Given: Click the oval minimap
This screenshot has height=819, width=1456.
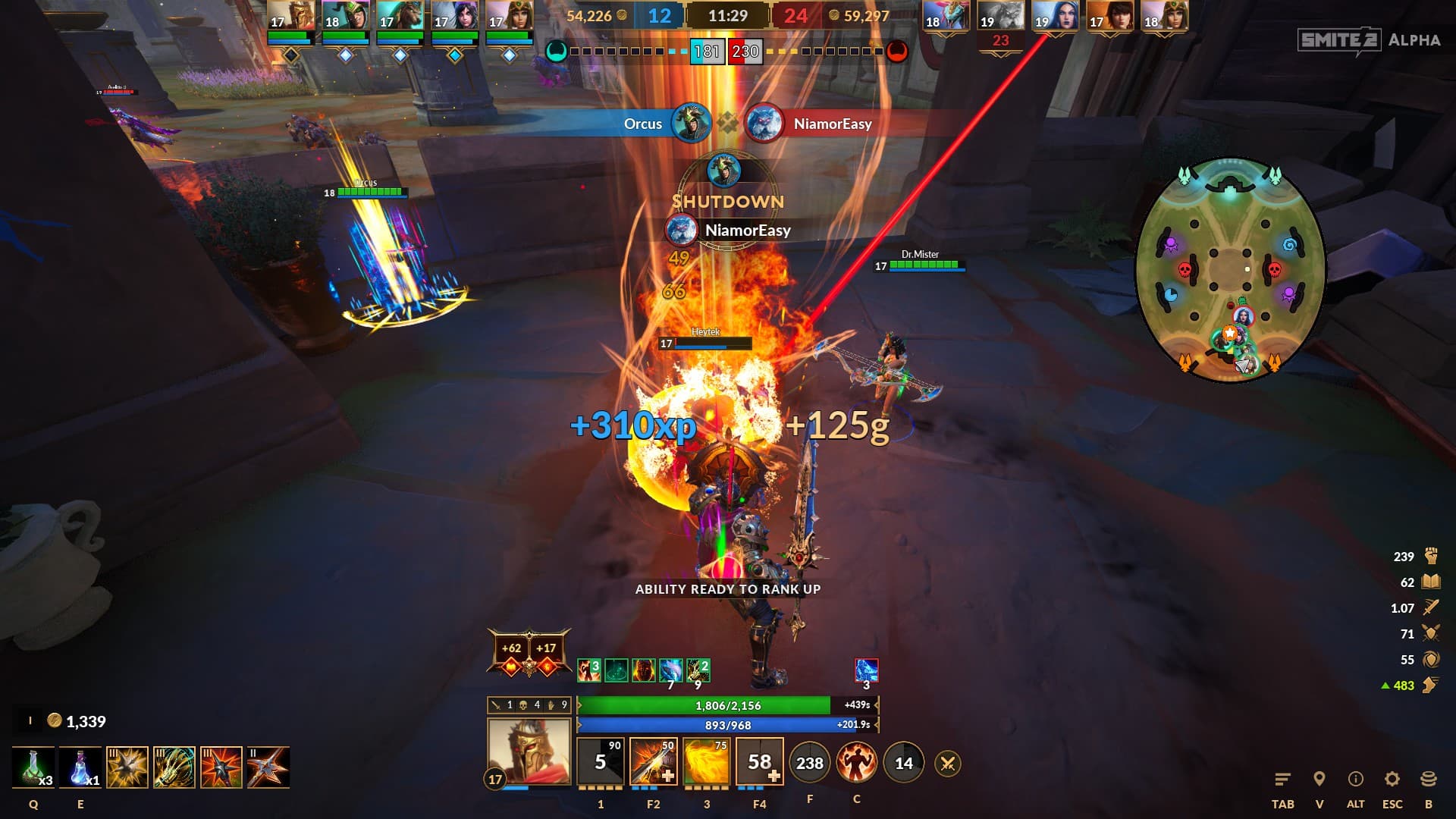Looking at the screenshot, I should [1230, 269].
